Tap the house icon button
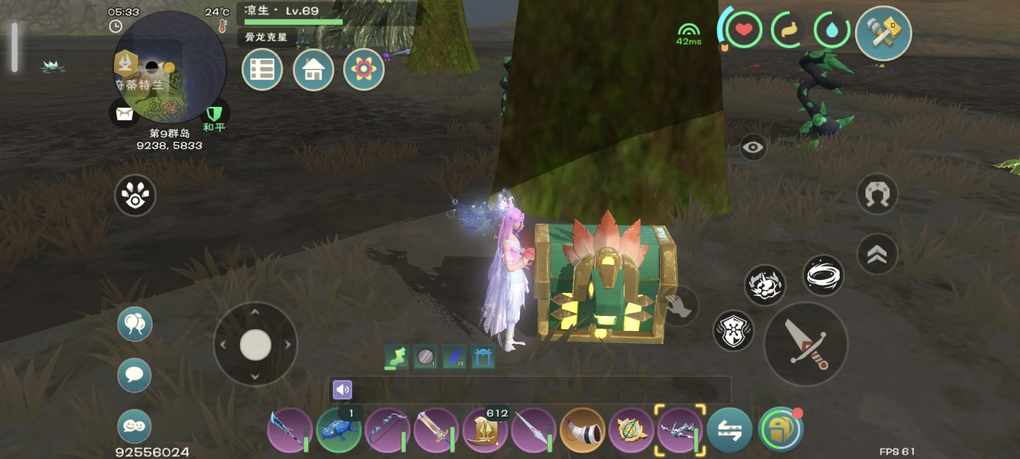The height and width of the screenshot is (459, 1020). 313,70
